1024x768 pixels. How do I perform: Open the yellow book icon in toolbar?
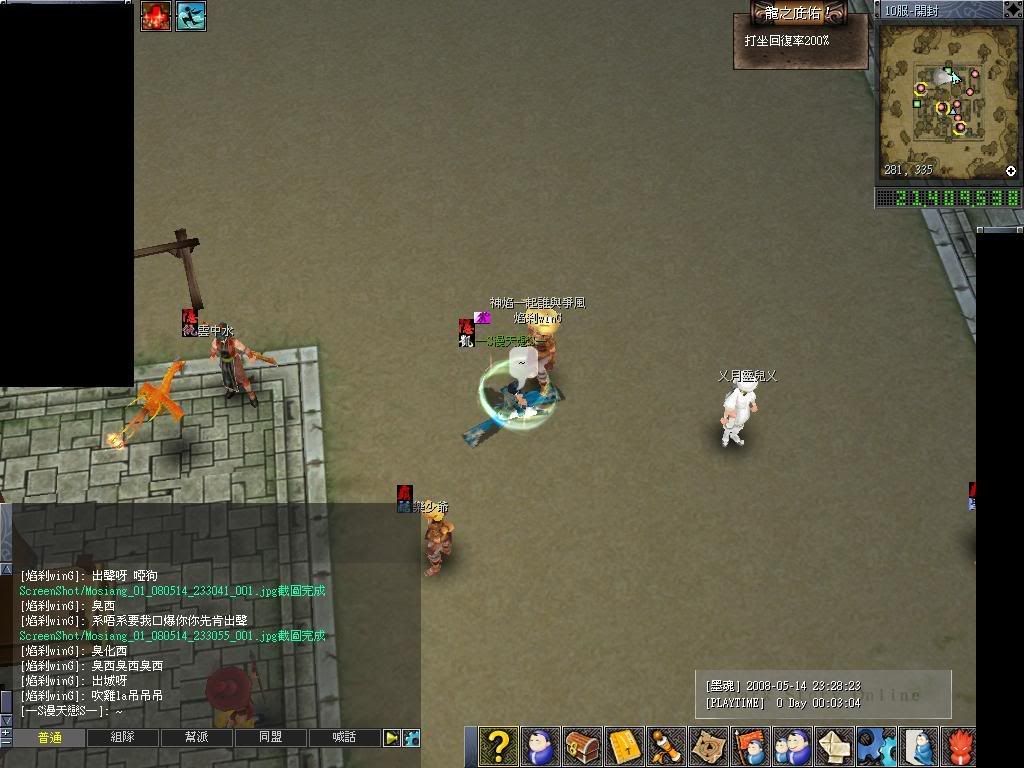tap(625, 746)
